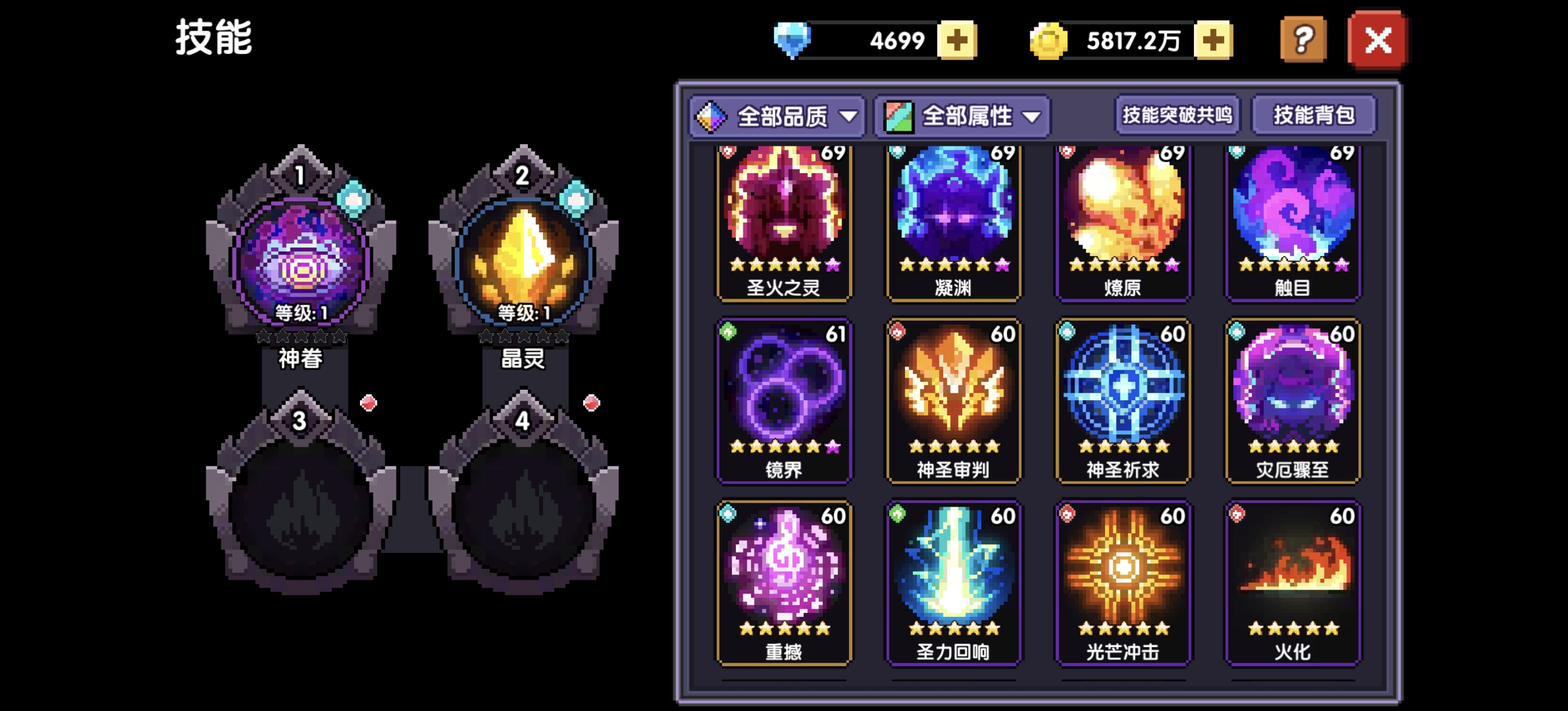Open 技能突破共鸣 resonance panel
This screenshot has height=711, width=1568.
click(x=1177, y=114)
